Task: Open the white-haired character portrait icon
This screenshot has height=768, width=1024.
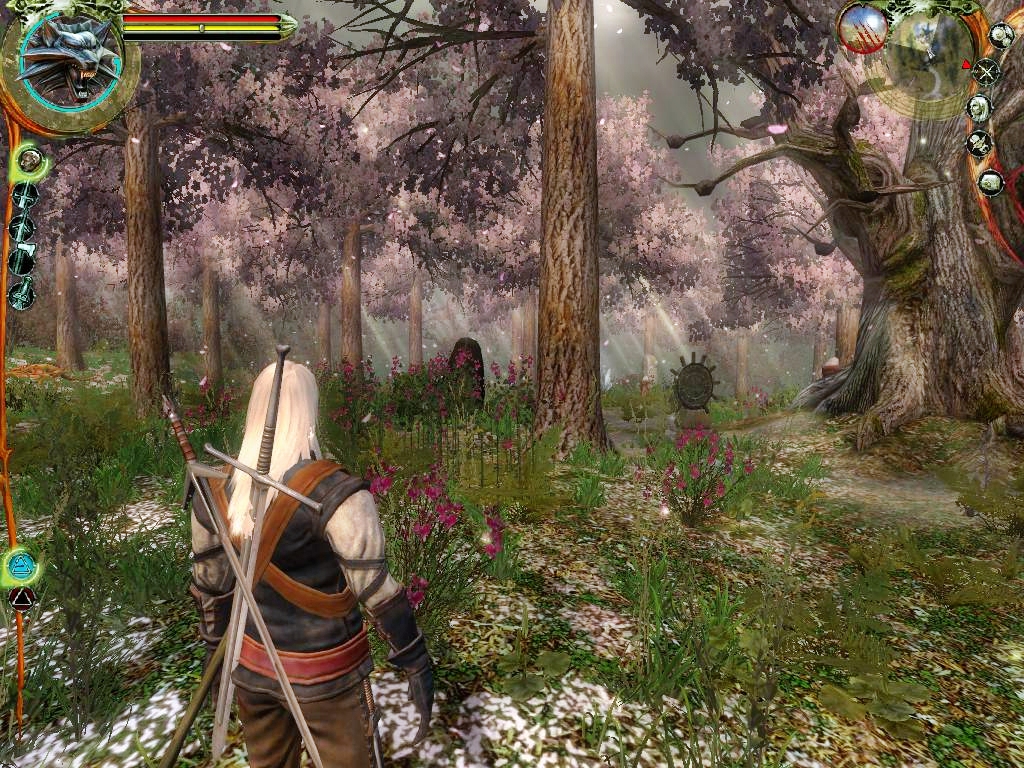Action: [x=980, y=106]
